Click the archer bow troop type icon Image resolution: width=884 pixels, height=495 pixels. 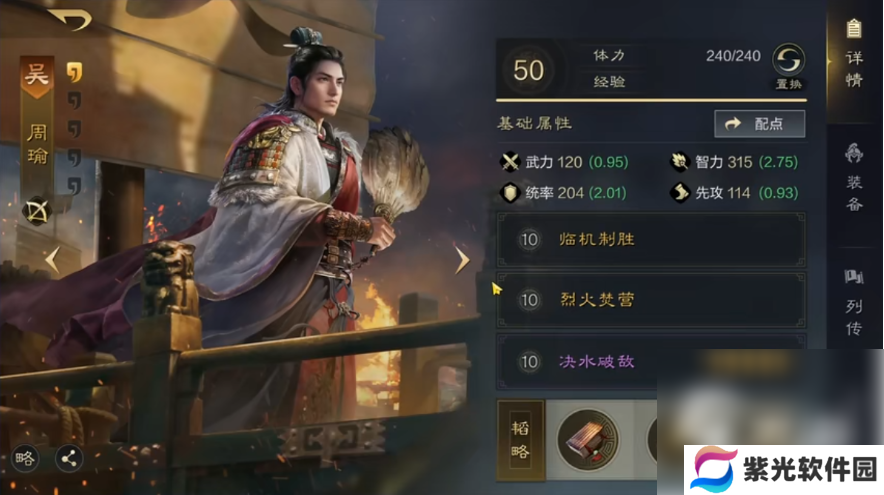[x=37, y=211]
